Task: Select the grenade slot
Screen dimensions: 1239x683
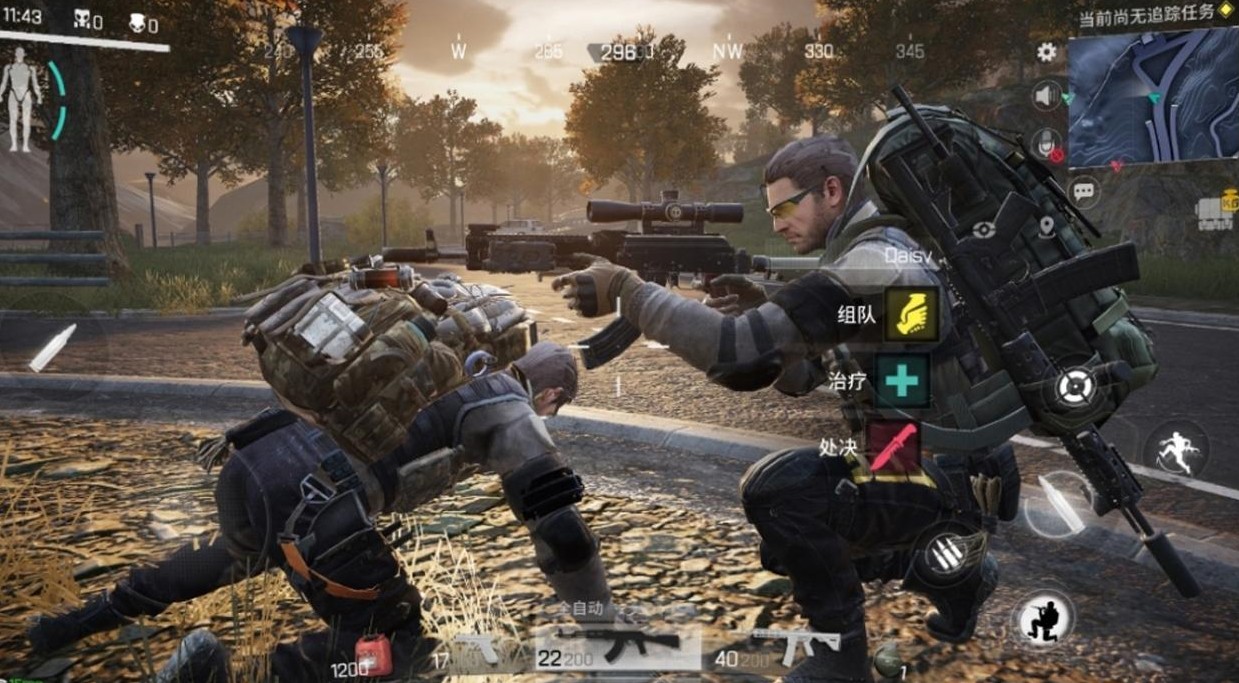Action: tap(886, 660)
